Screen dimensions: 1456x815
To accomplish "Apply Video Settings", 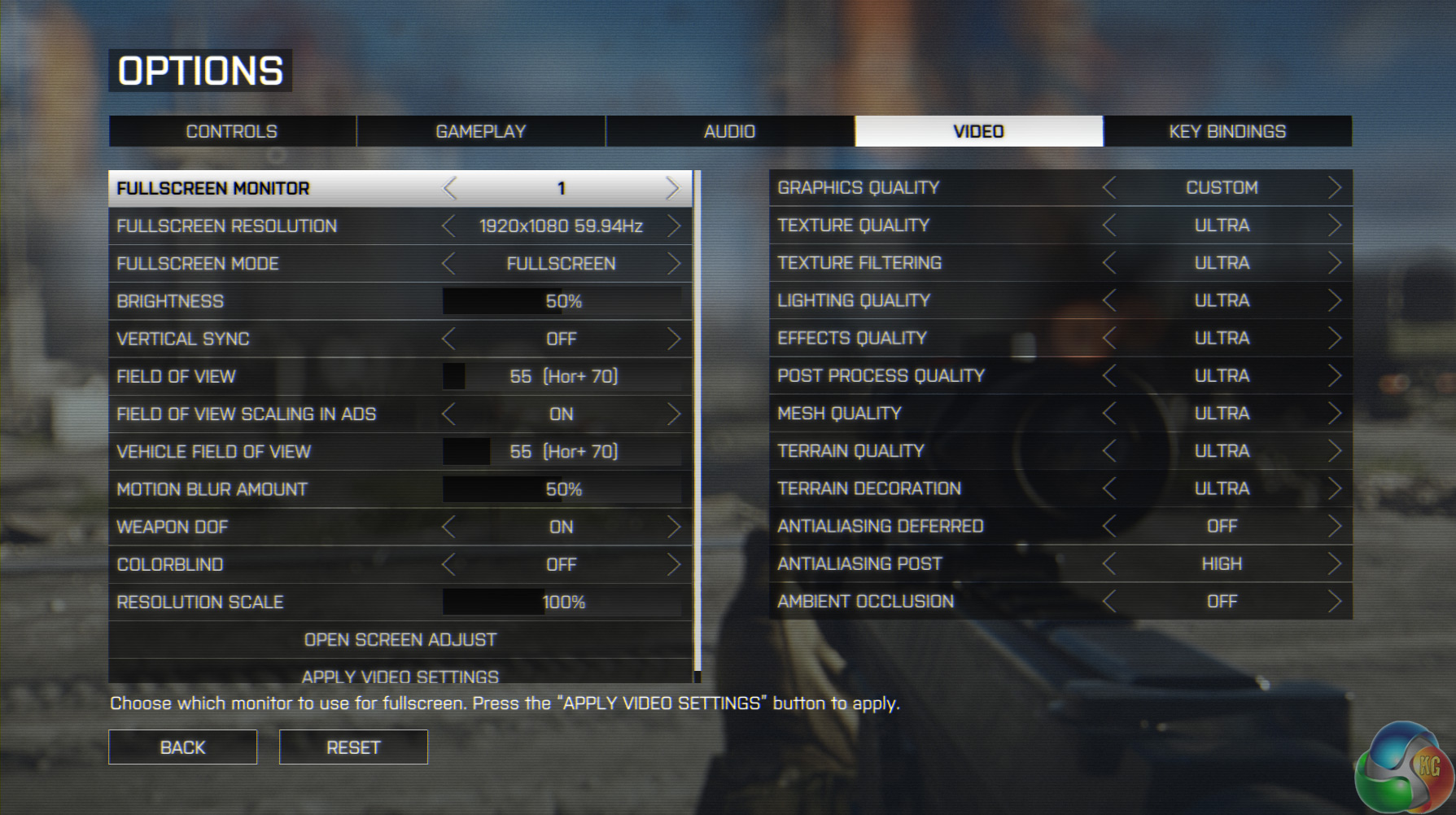I will [400, 676].
